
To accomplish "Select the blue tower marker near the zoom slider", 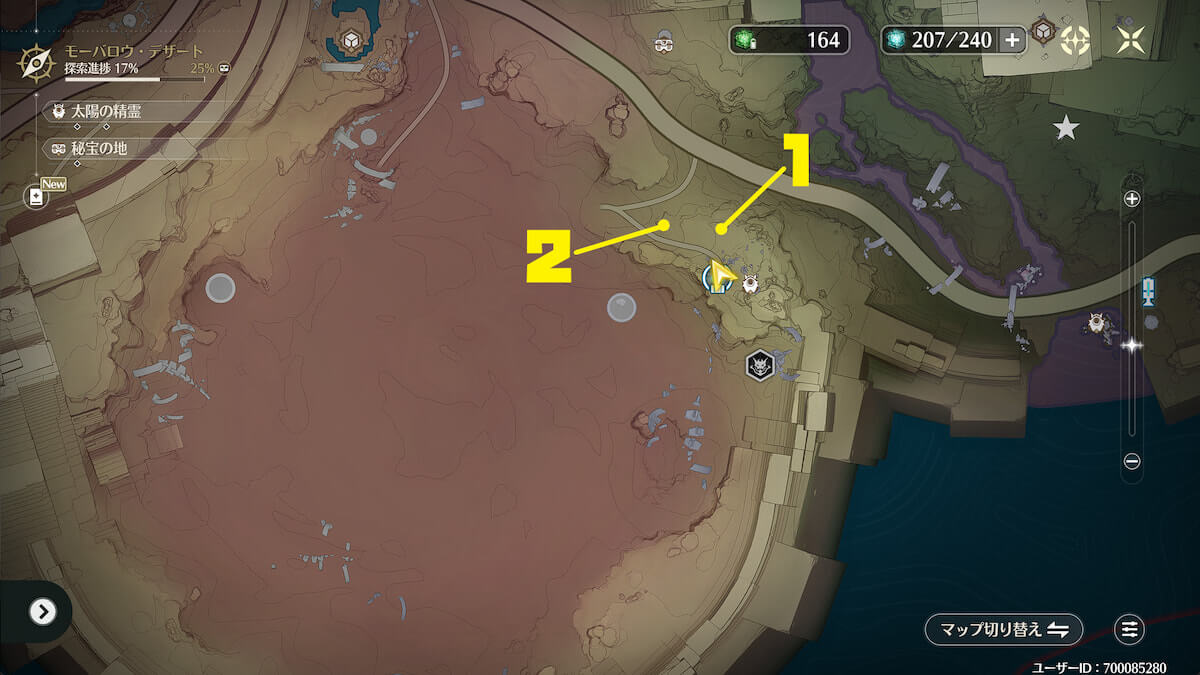I will (1150, 293).
